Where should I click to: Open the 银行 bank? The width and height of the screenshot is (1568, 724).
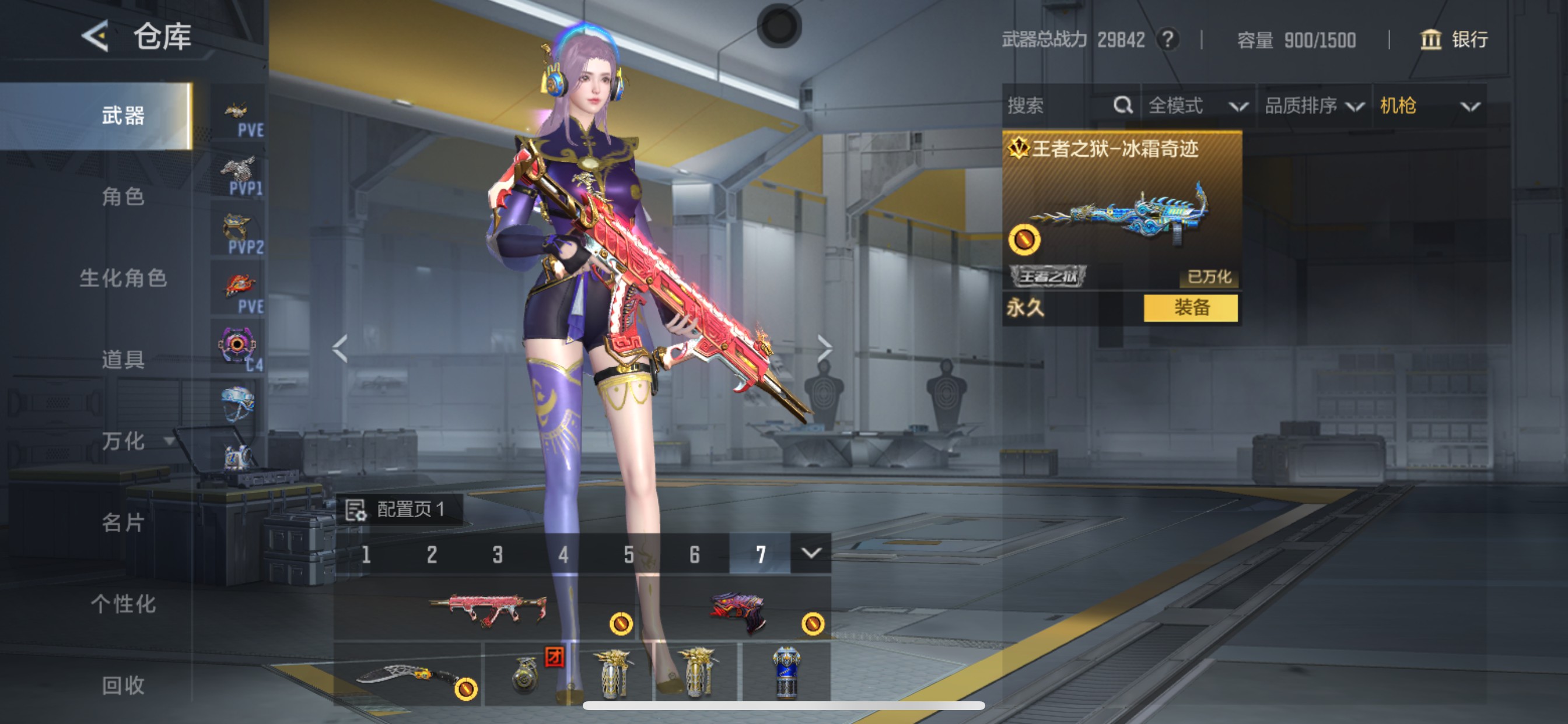point(1455,40)
